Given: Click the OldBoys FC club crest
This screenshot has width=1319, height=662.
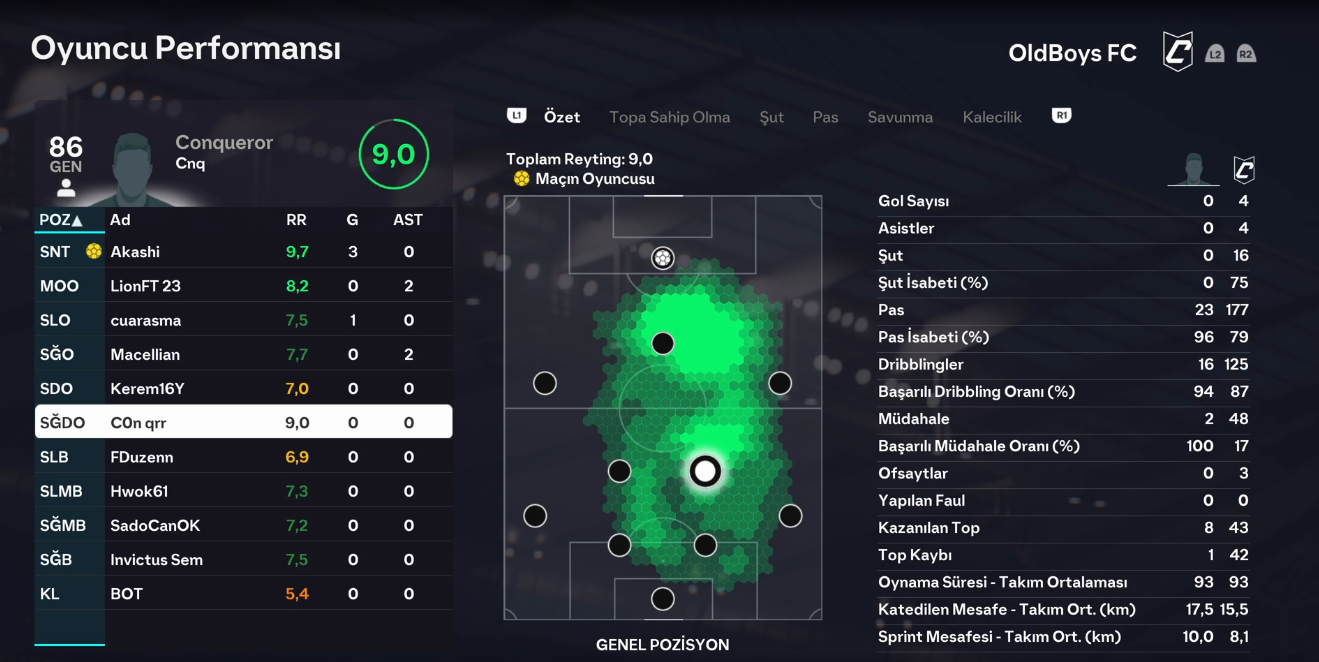Looking at the screenshot, I should [x=1177, y=52].
